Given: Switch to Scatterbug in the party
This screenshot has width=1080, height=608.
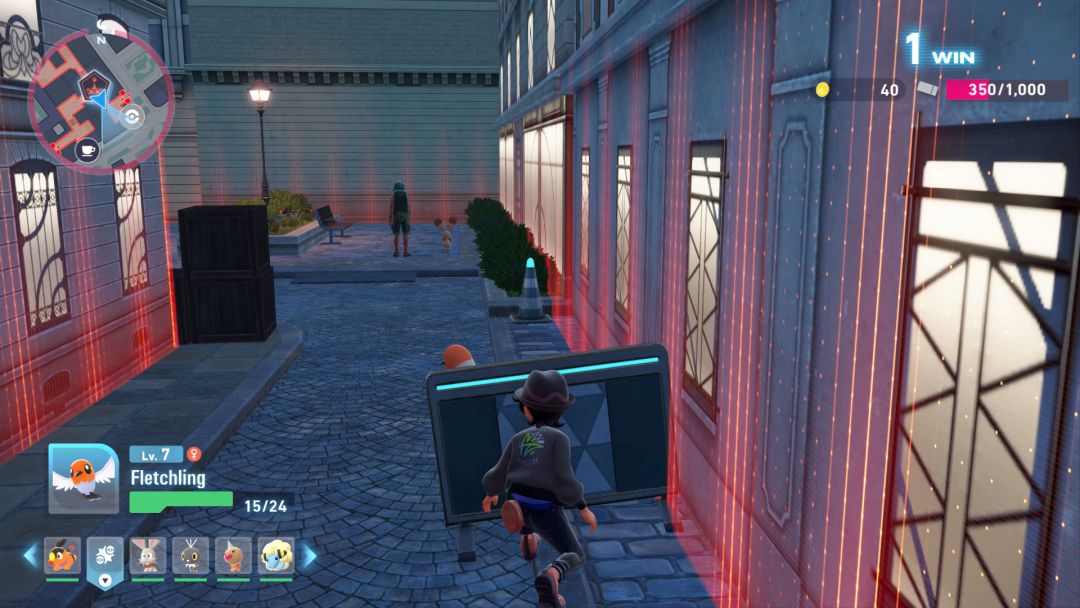Looking at the screenshot, I should 190,556.
